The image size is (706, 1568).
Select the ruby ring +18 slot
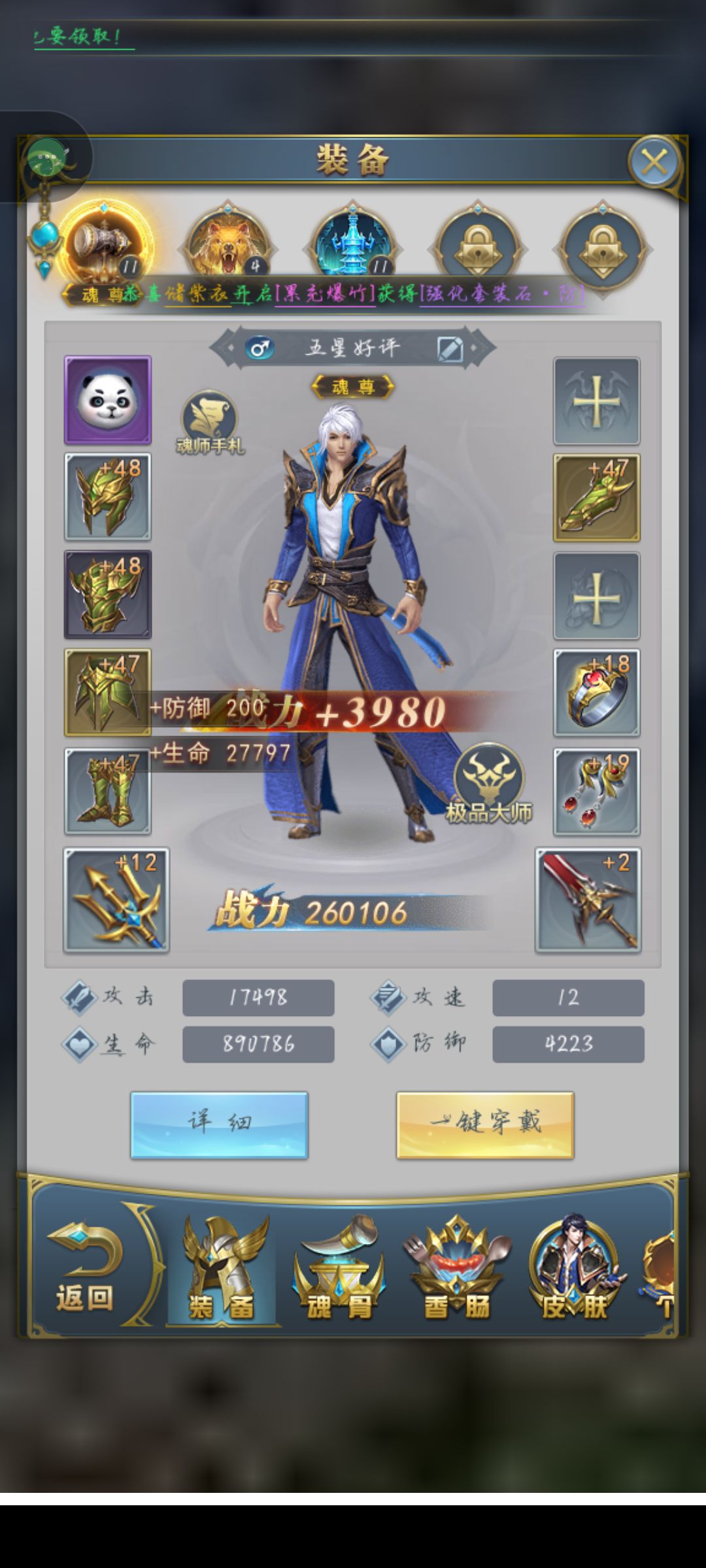click(x=596, y=693)
